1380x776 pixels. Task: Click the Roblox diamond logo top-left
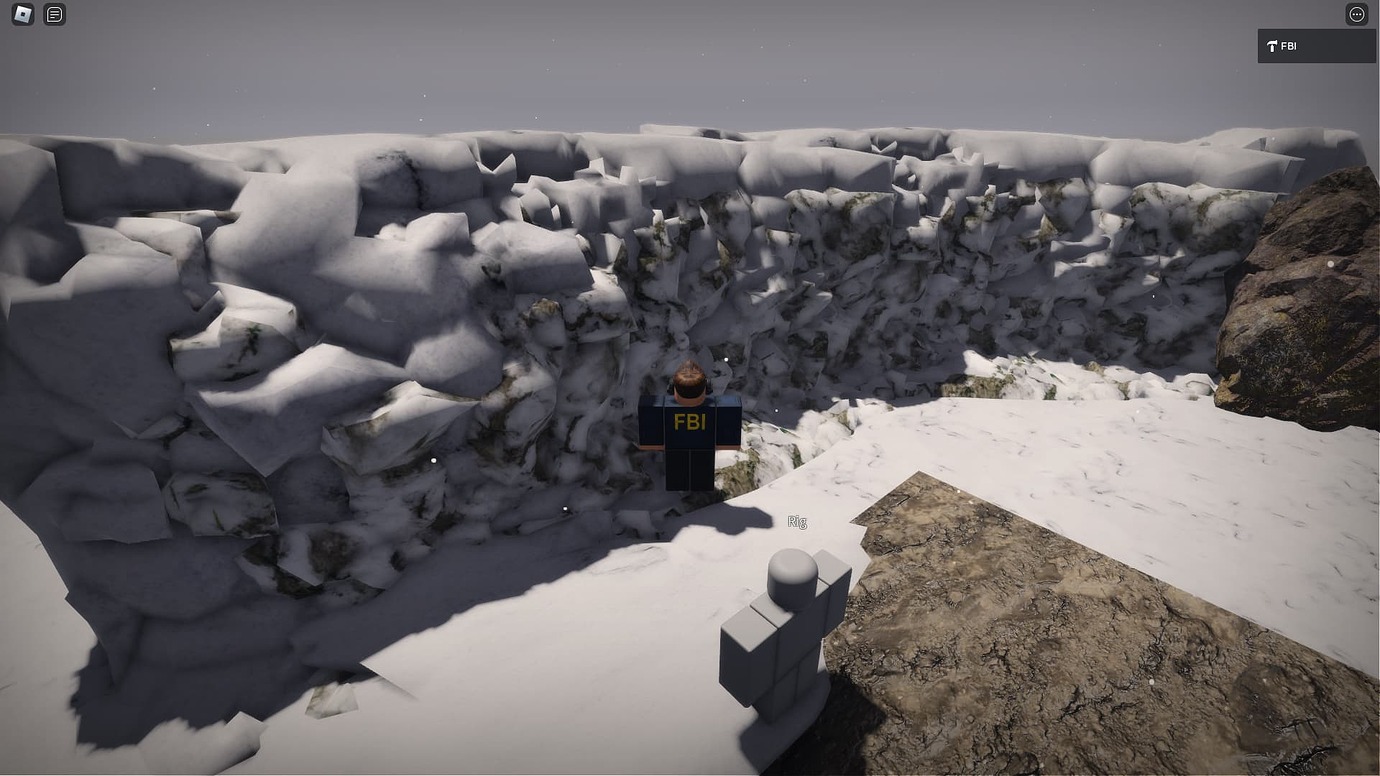tap(20, 14)
